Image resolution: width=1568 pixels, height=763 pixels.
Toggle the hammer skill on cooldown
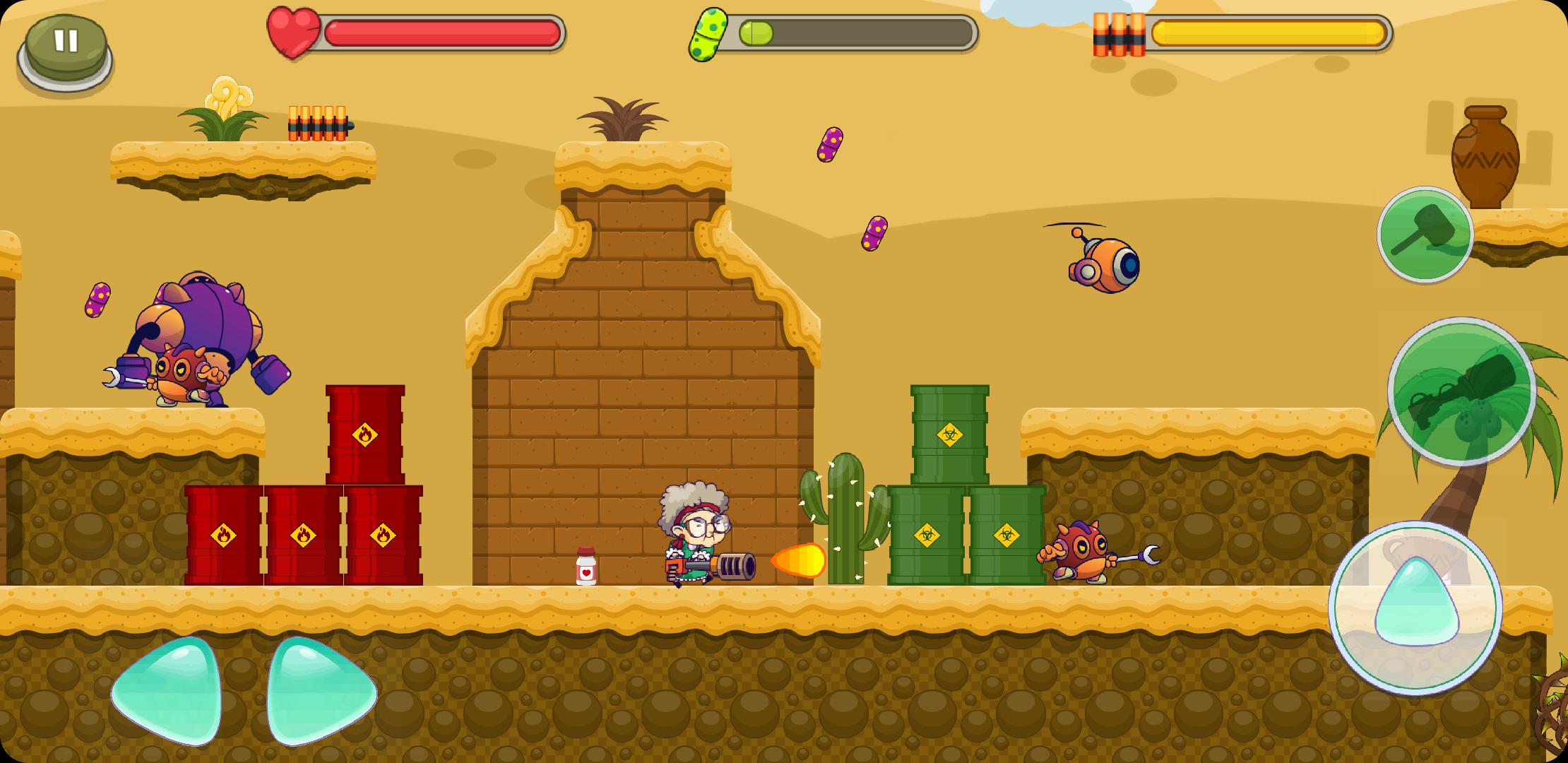point(1425,235)
